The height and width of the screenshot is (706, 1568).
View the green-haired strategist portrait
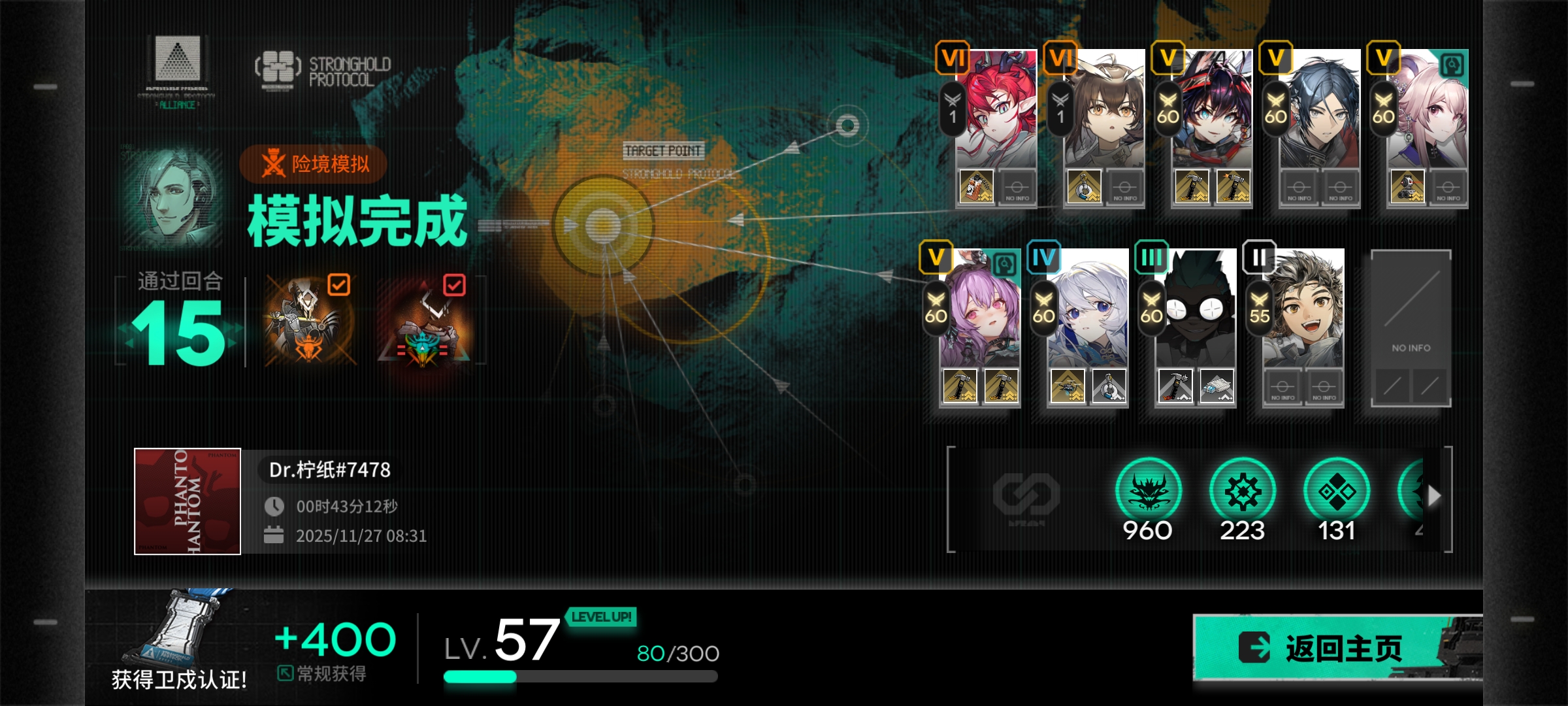click(x=171, y=197)
